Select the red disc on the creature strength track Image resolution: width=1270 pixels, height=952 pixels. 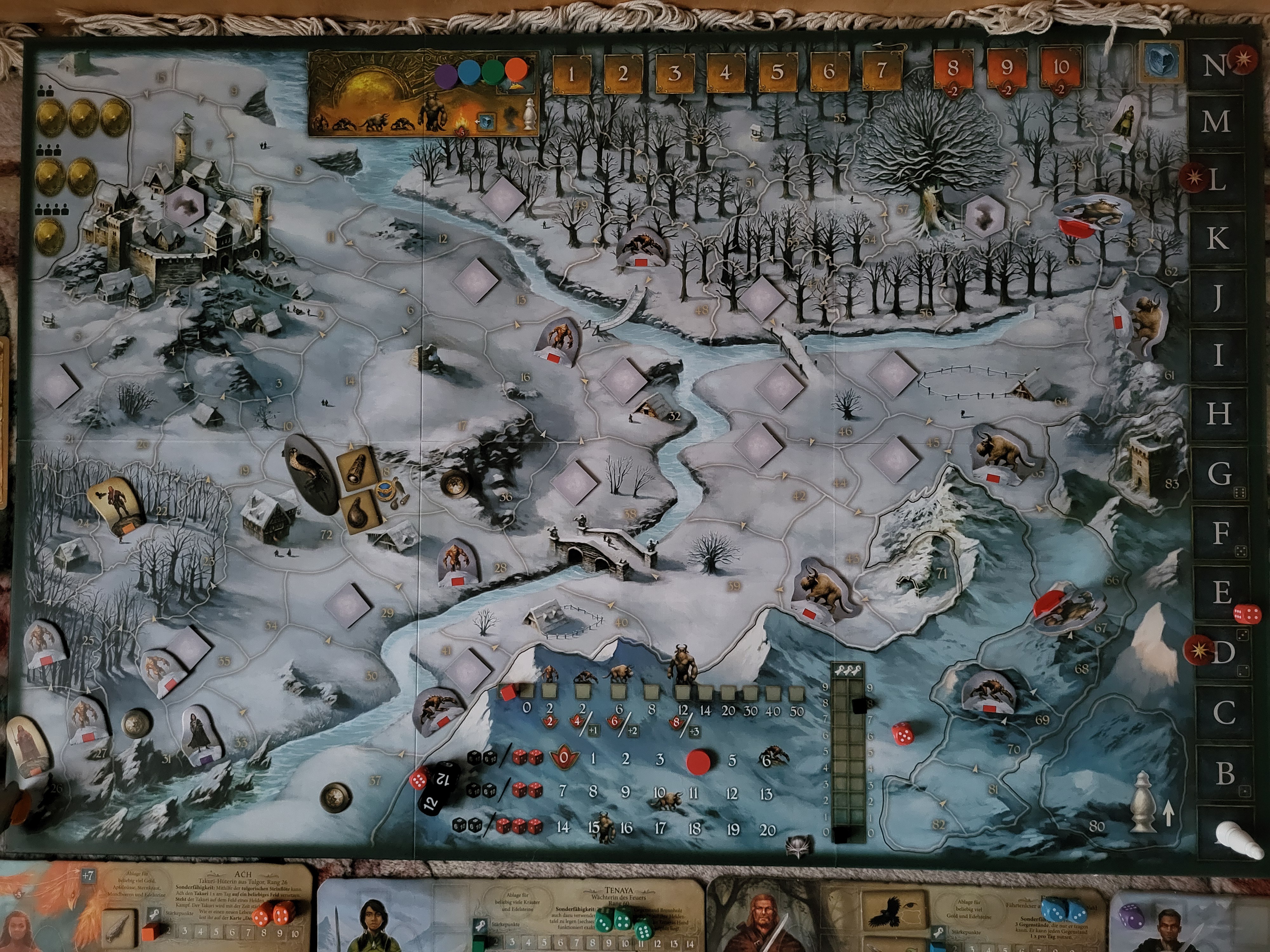(x=699, y=760)
